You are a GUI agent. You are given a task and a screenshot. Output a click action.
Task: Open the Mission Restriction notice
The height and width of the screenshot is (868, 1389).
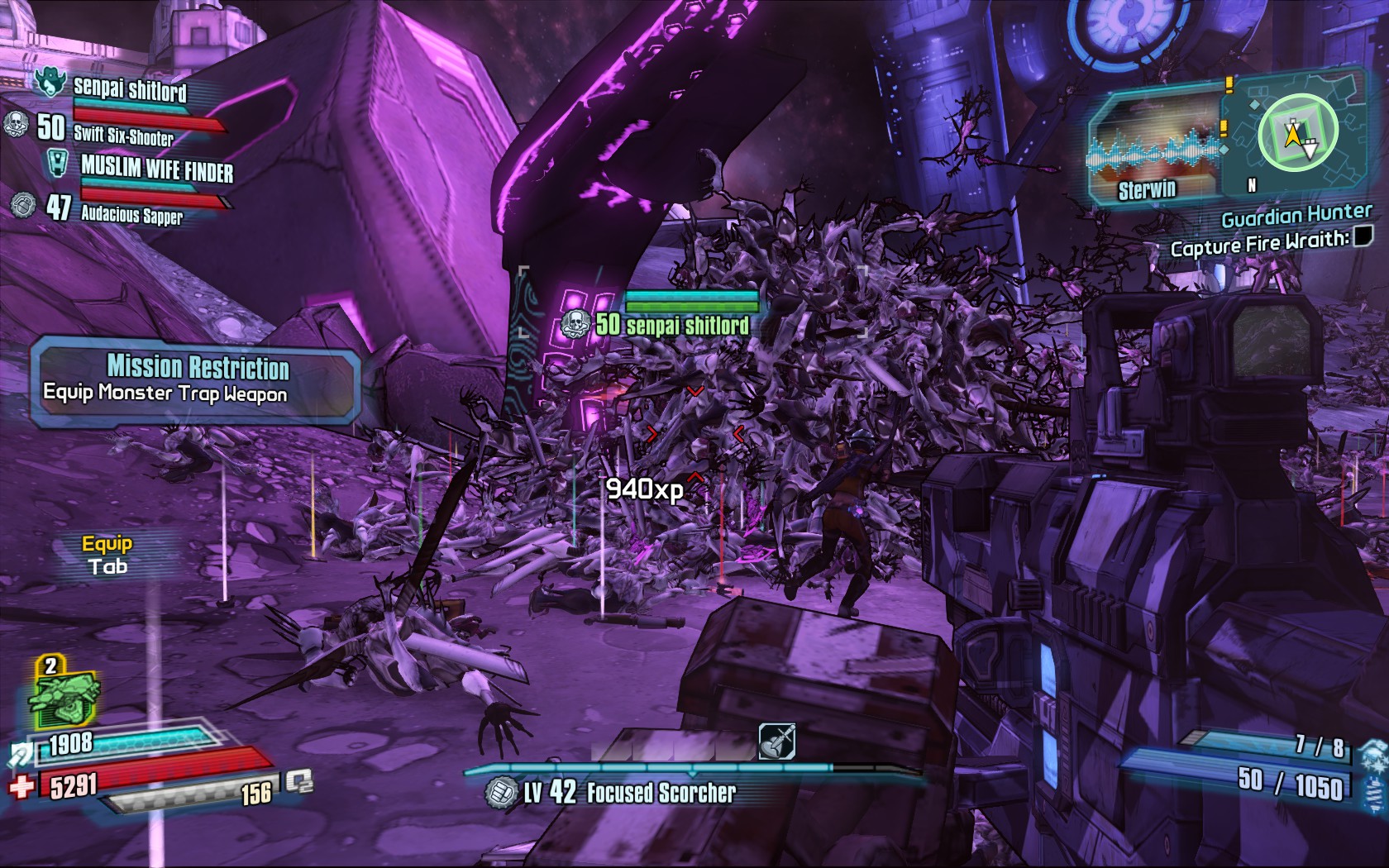coord(197,379)
